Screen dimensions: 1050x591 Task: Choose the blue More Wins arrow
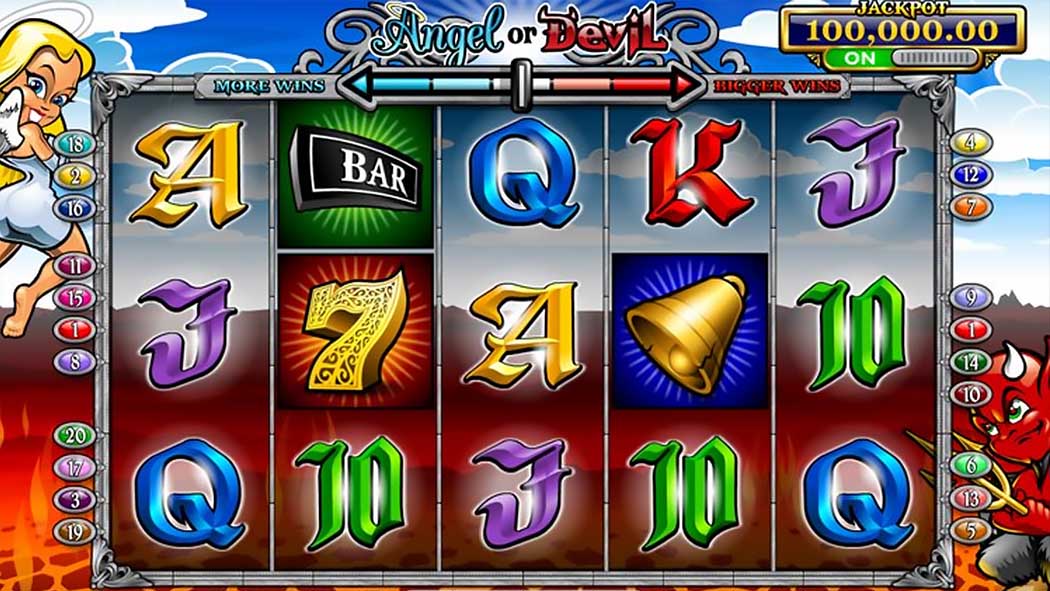pyautogui.click(x=425, y=85)
